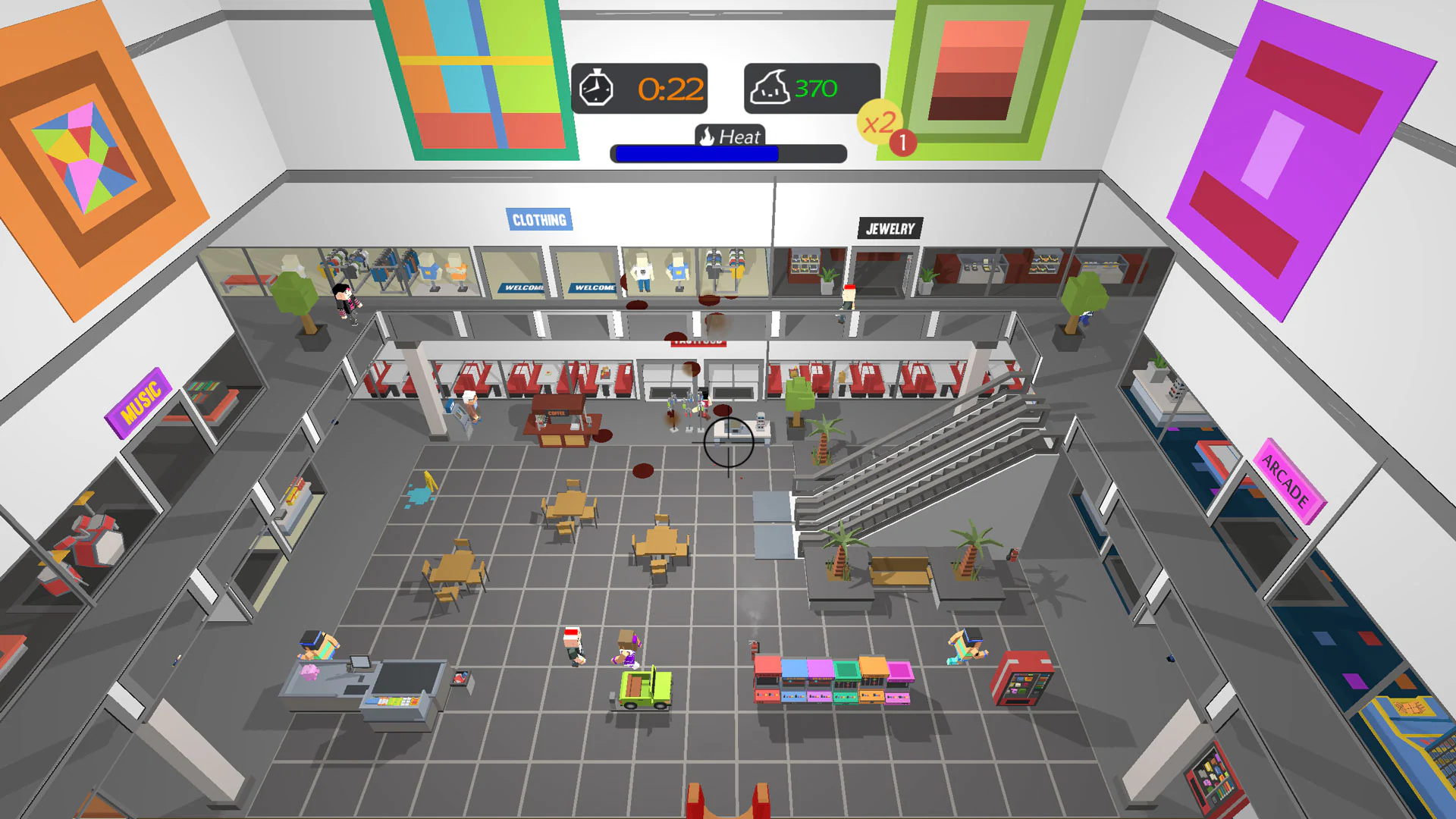
Task: Click the crosshair reticle in the mall center
Action: tap(727, 444)
